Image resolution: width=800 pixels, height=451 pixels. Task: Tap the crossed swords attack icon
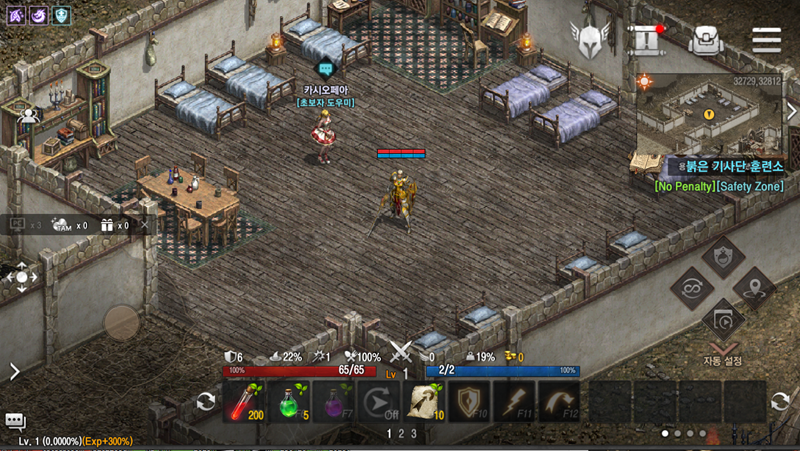401,352
